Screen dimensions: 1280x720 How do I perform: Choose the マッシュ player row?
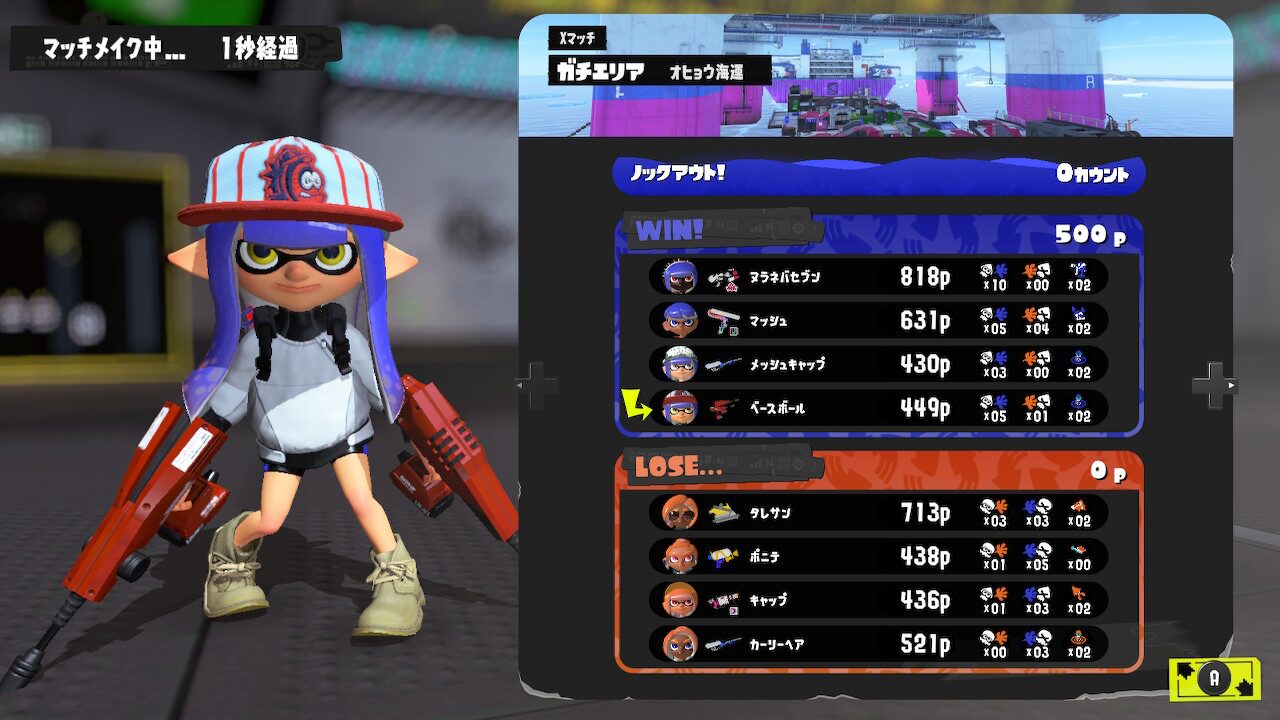878,321
